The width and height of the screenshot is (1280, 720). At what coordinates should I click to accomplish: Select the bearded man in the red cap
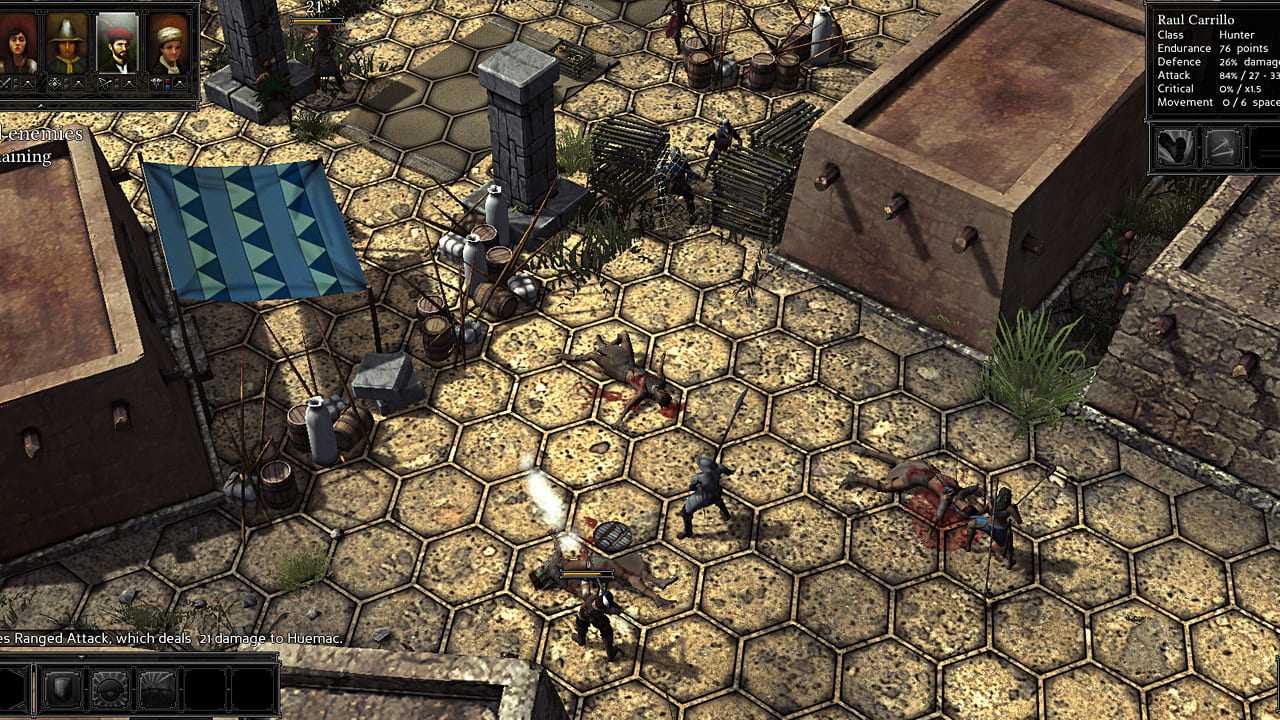tap(118, 42)
